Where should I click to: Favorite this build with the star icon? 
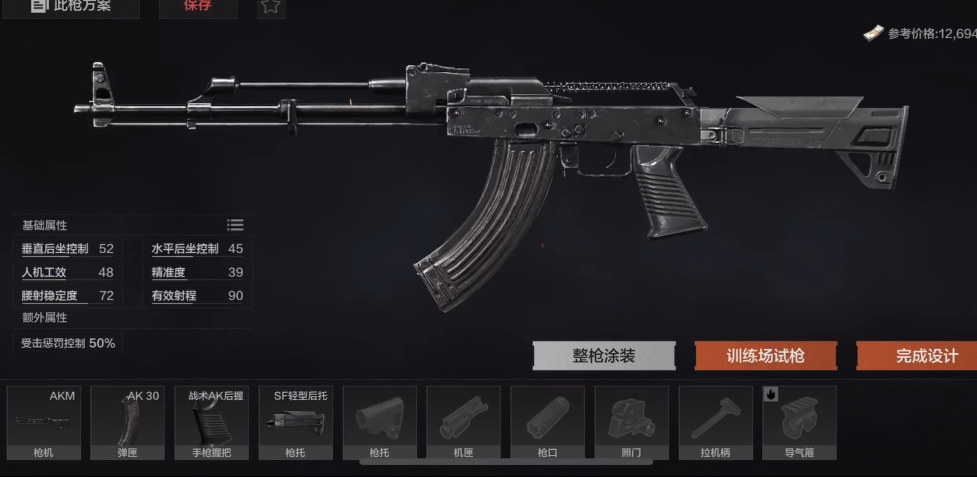pos(271,7)
